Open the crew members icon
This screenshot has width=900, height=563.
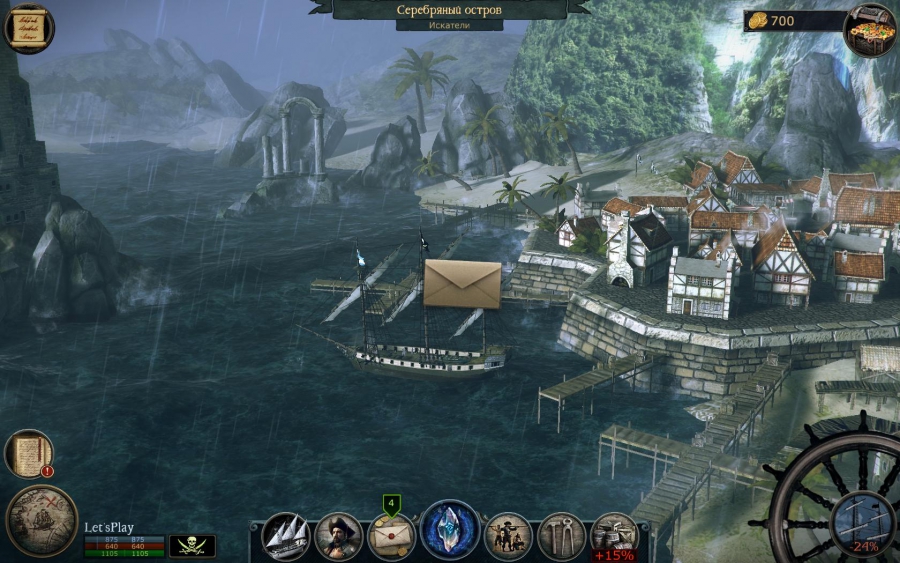coord(508,537)
